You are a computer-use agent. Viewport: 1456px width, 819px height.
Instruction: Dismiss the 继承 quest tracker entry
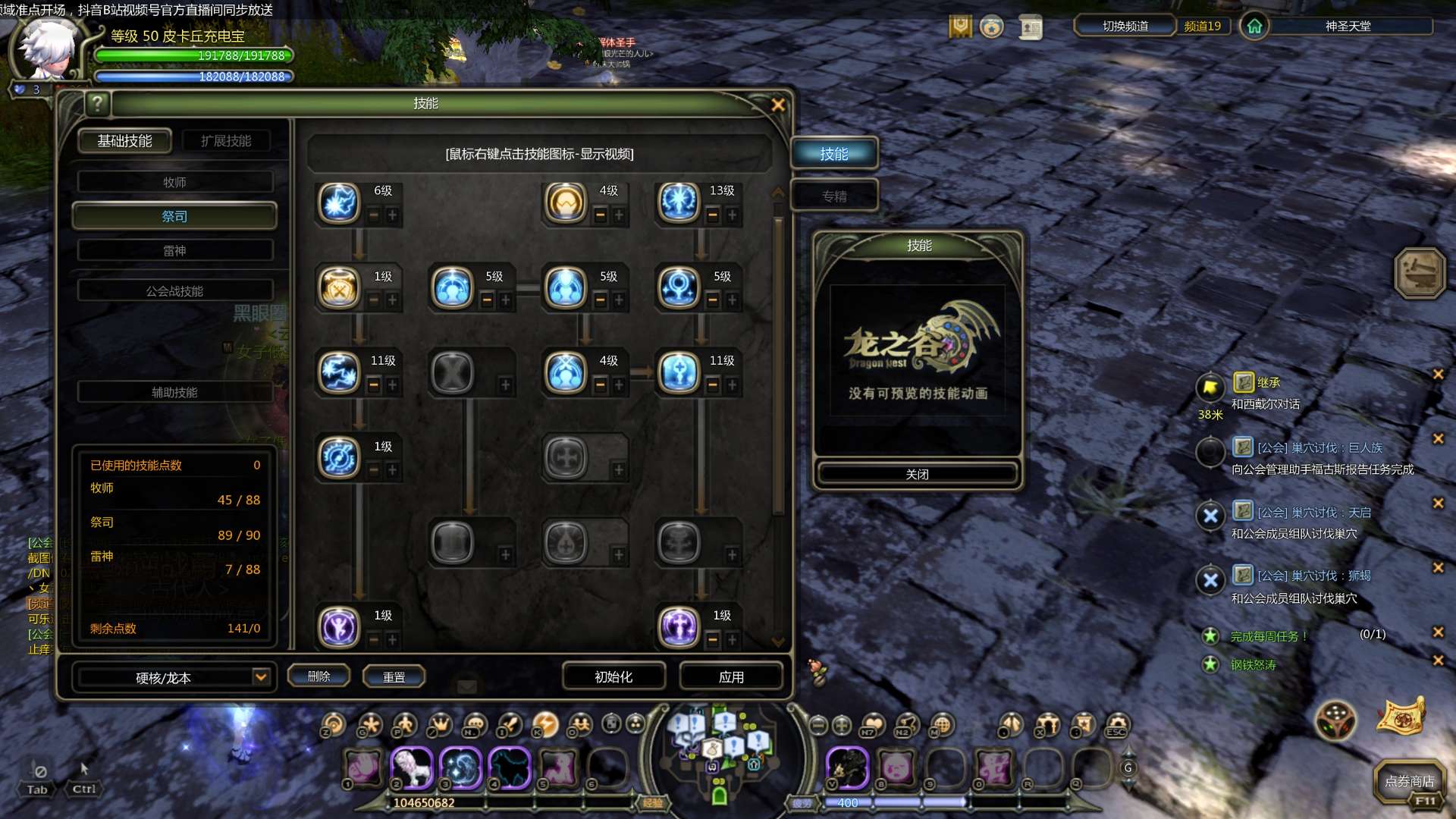pyautogui.click(x=1438, y=374)
